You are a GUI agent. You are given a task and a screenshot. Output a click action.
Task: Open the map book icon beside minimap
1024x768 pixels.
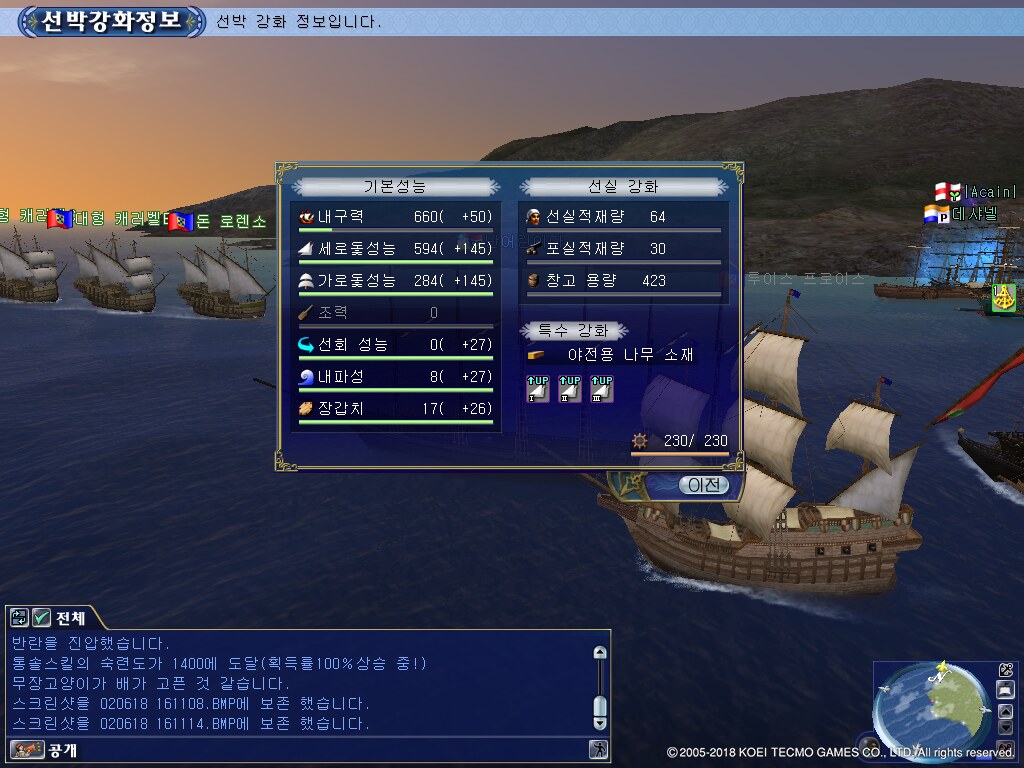[x=1006, y=690]
